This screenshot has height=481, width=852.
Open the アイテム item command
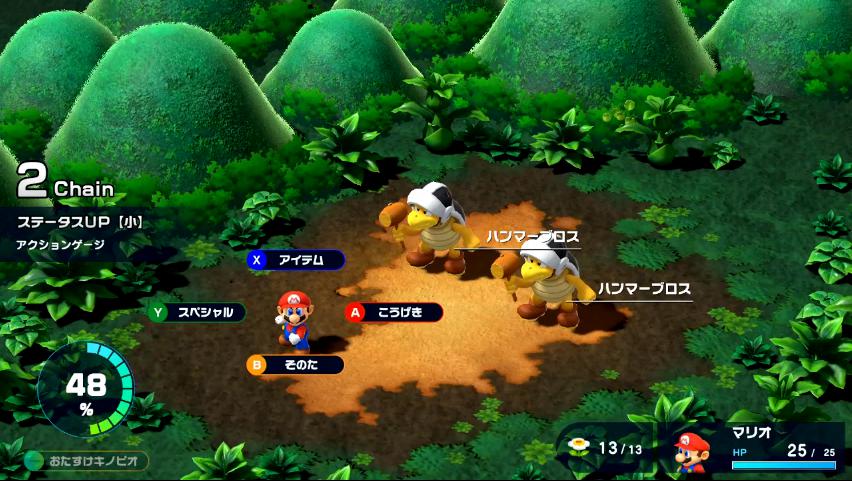[296, 260]
